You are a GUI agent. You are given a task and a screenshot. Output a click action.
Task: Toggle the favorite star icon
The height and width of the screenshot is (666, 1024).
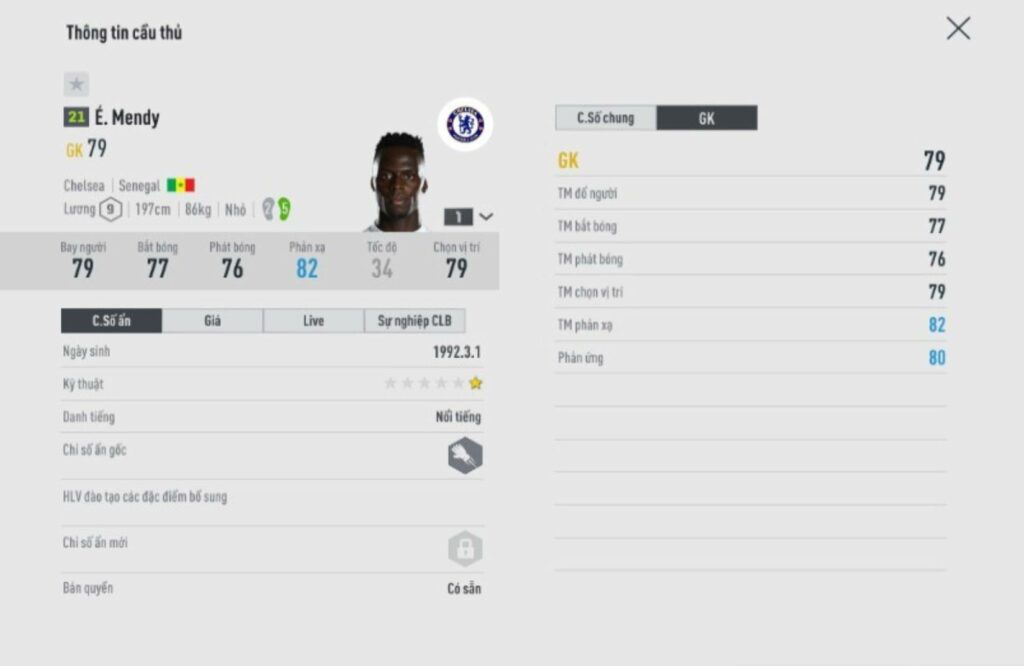click(x=77, y=85)
